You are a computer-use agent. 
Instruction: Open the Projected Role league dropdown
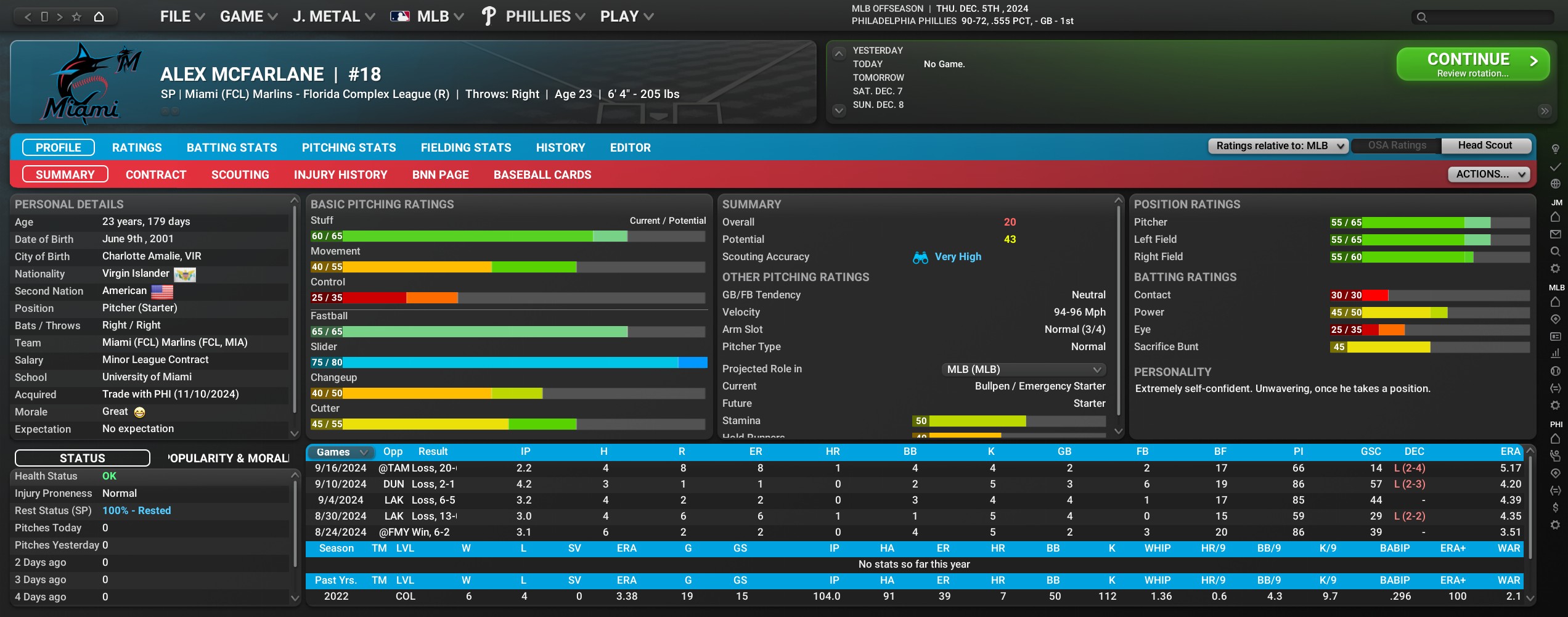(1024, 369)
